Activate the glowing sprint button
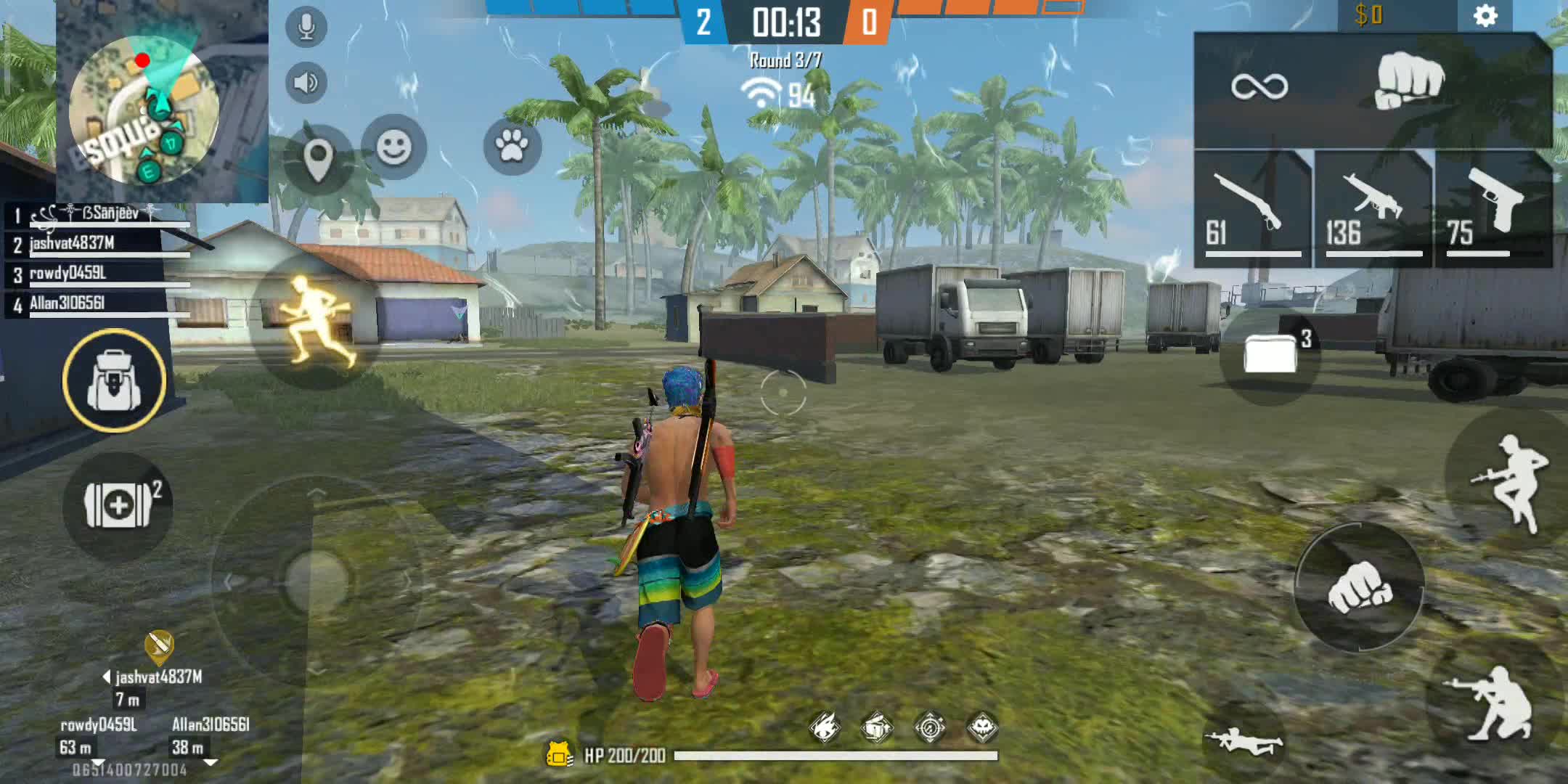This screenshot has height=784, width=1568. pos(317,320)
